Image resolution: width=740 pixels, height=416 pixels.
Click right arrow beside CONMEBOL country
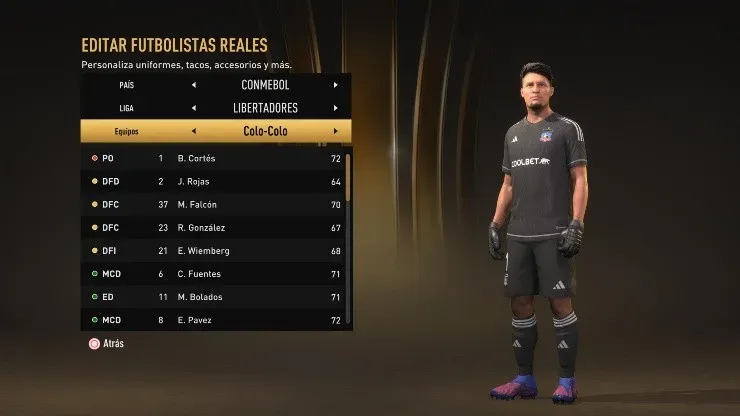(336, 85)
